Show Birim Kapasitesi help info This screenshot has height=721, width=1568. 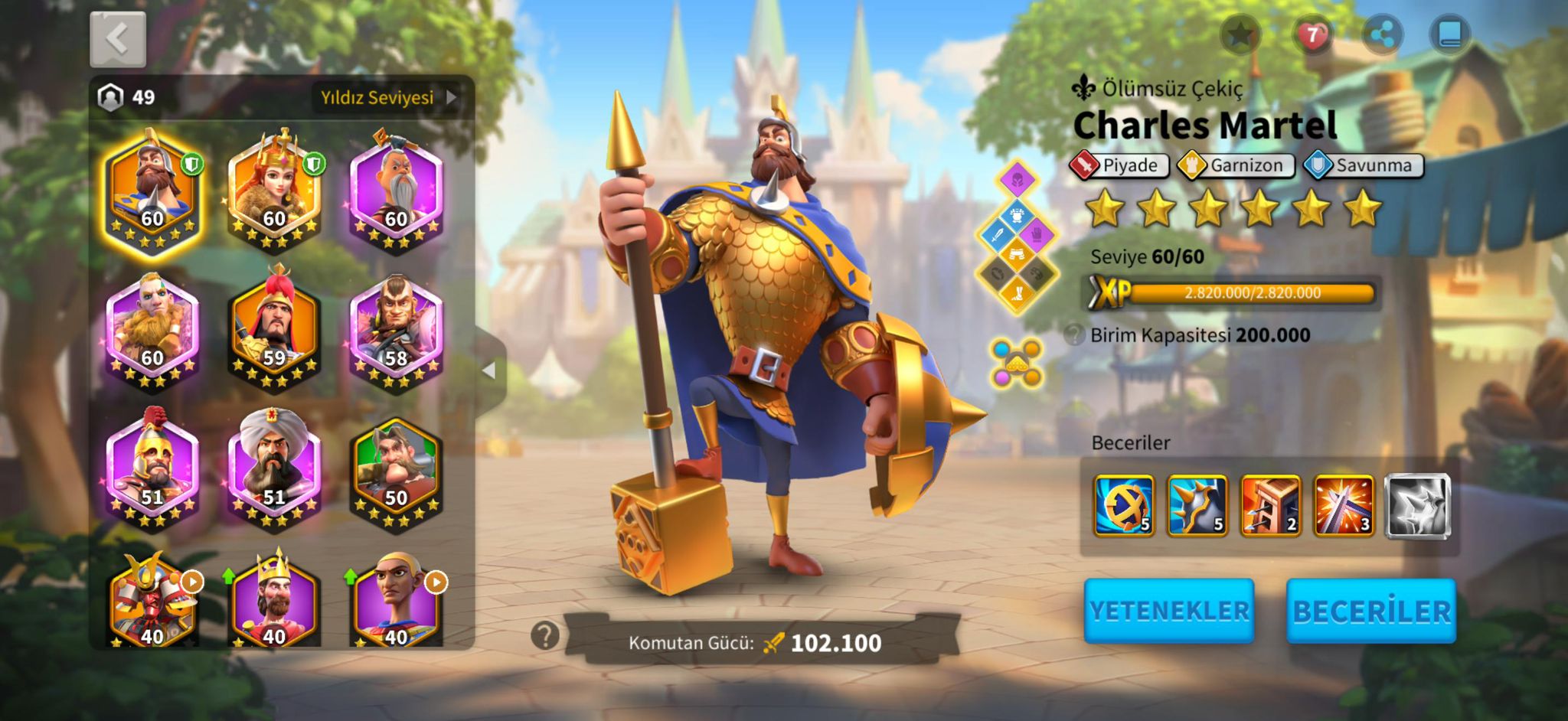(x=1074, y=335)
